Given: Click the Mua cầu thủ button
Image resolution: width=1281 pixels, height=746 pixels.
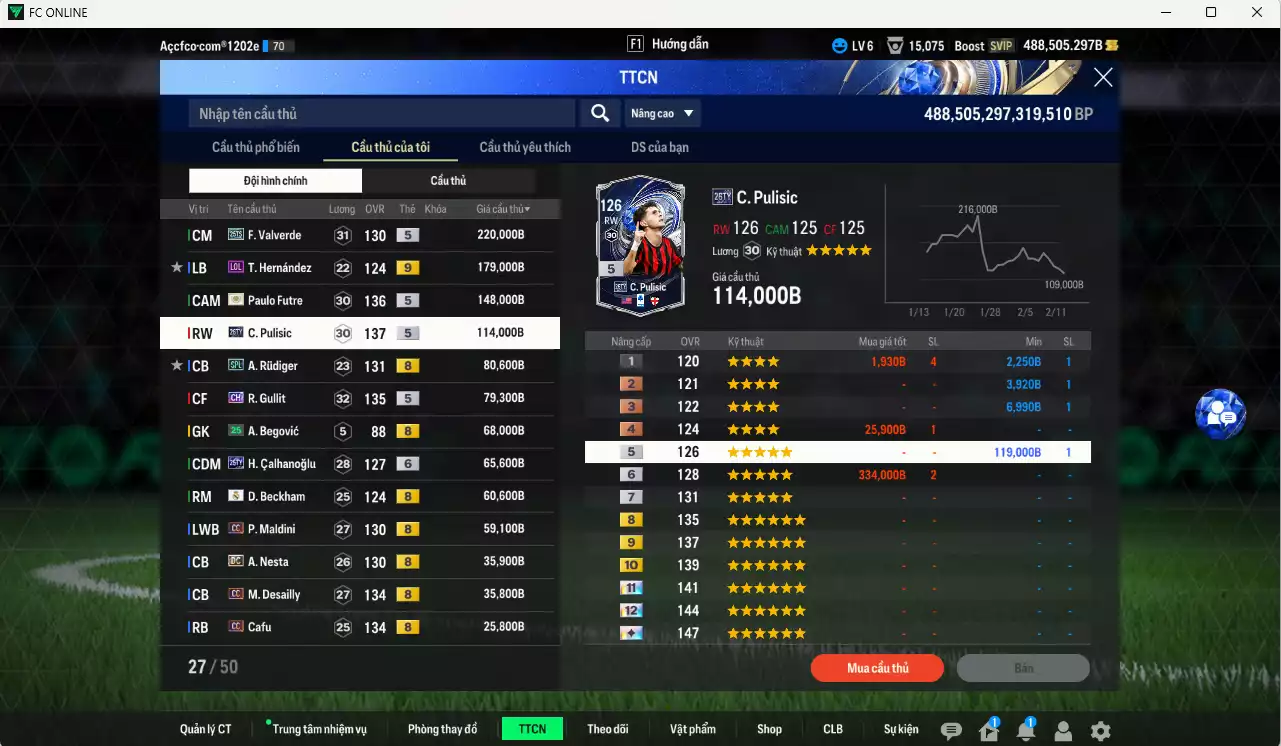Looking at the screenshot, I should tap(877, 668).
